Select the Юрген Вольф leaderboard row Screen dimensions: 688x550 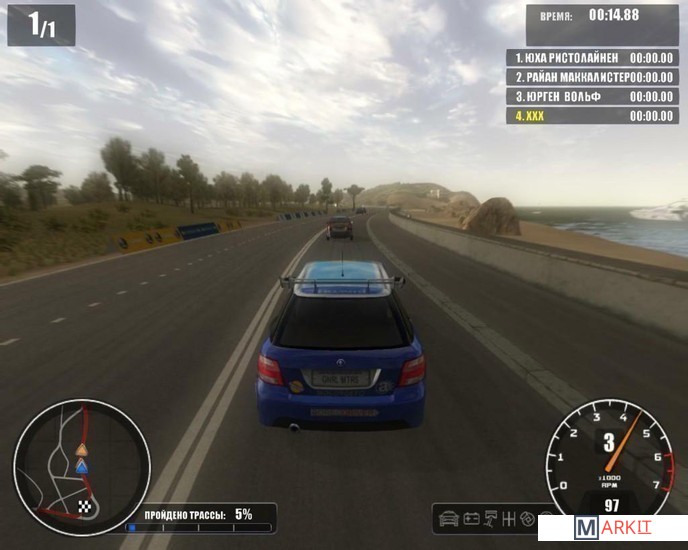593,96
